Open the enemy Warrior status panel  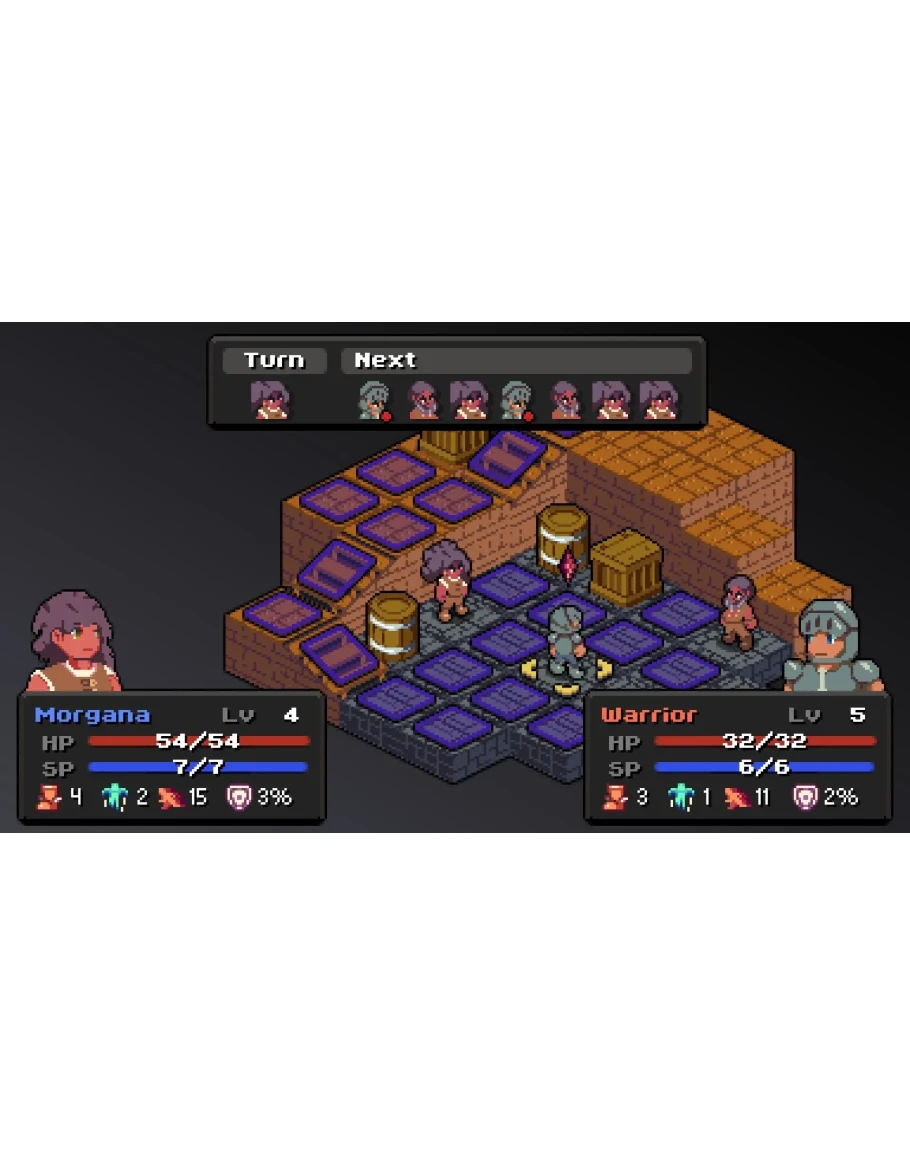pos(737,758)
